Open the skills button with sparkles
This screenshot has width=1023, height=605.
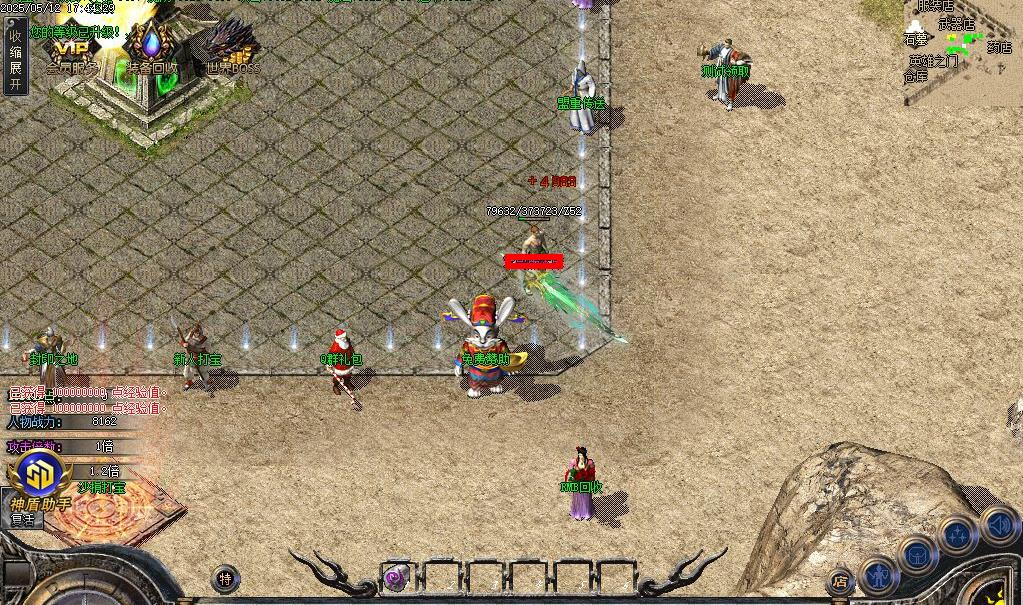click(958, 535)
